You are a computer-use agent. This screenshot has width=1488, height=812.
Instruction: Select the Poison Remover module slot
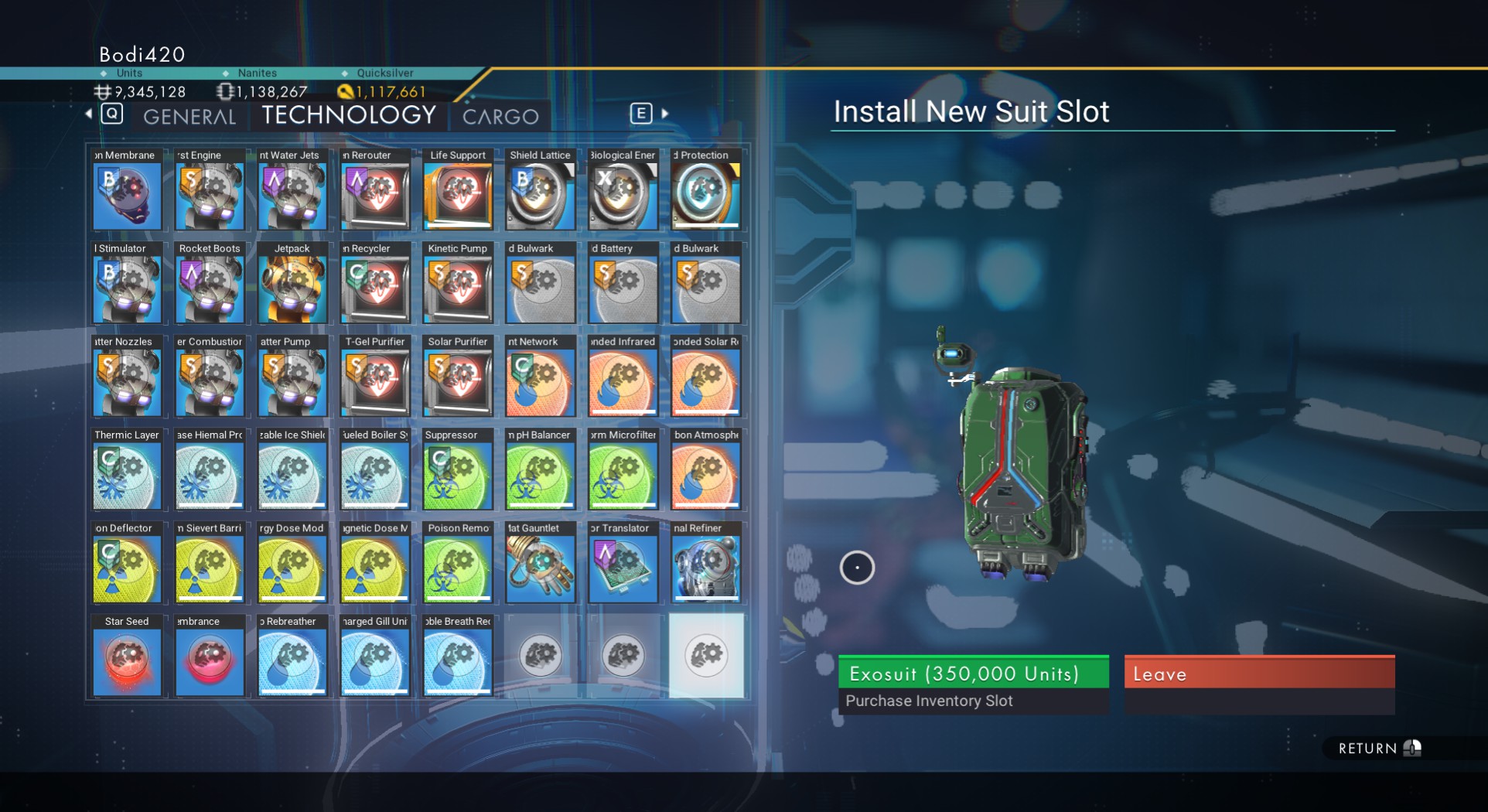click(458, 562)
